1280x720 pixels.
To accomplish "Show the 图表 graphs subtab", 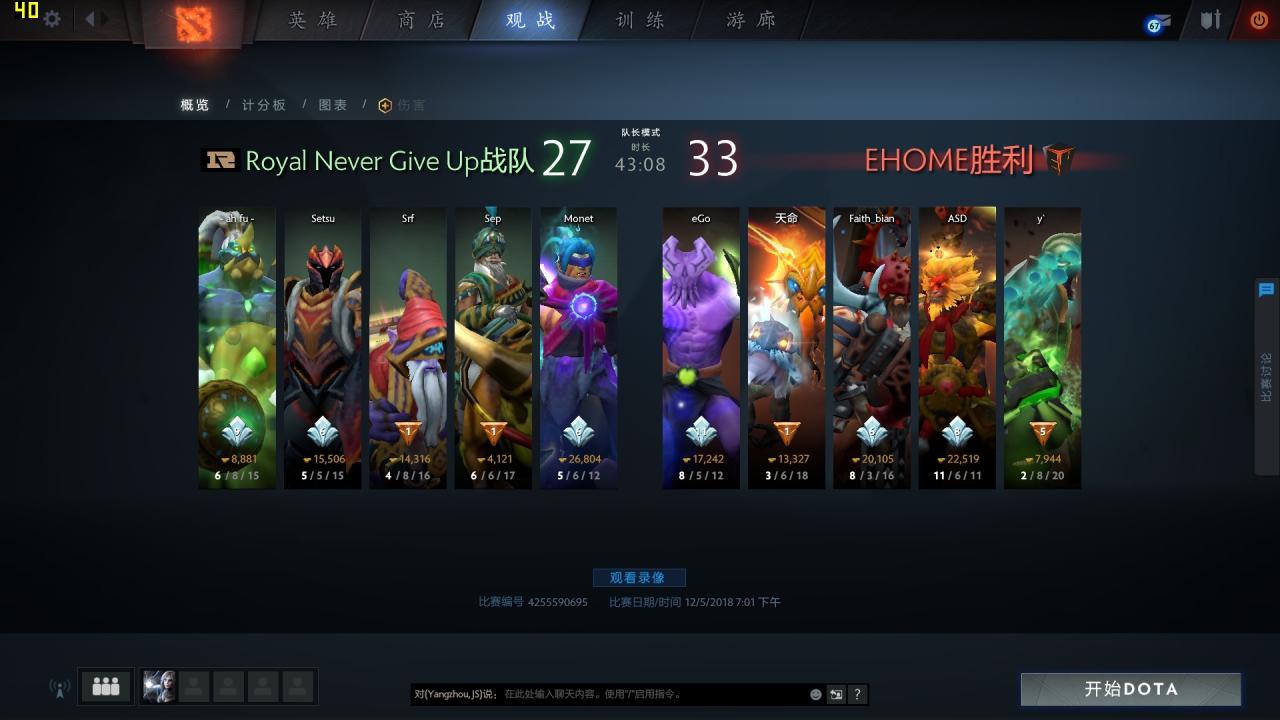I will tap(333, 105).
